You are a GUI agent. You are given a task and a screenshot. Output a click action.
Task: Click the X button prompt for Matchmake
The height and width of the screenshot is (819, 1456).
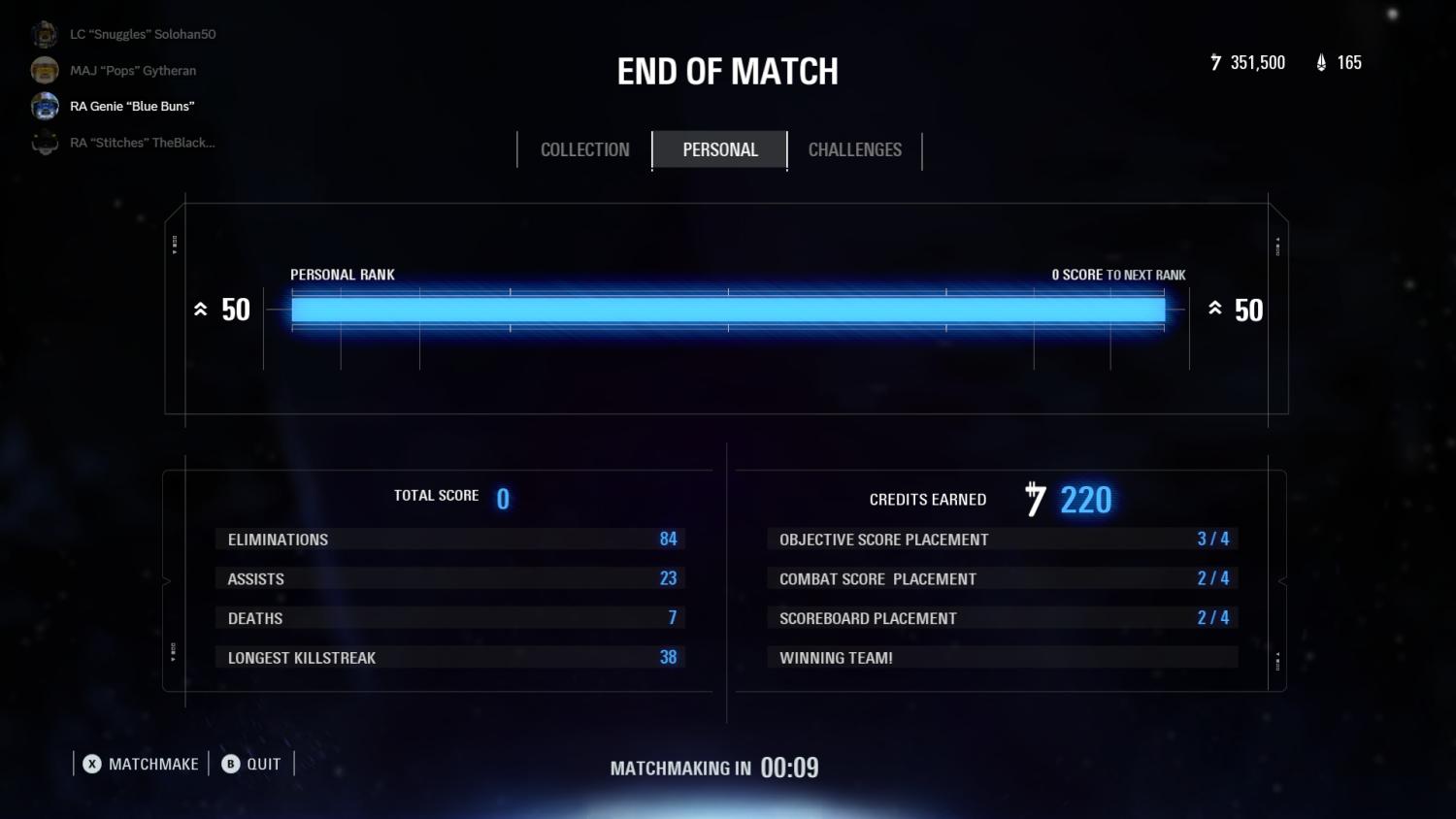(92, 764)
